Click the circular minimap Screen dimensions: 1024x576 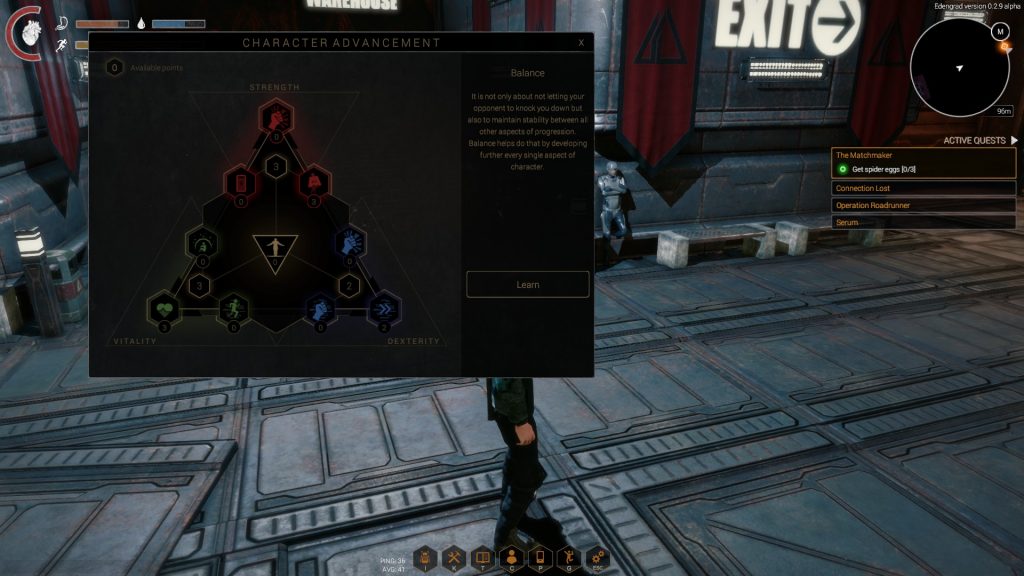(x=960, y=68)
